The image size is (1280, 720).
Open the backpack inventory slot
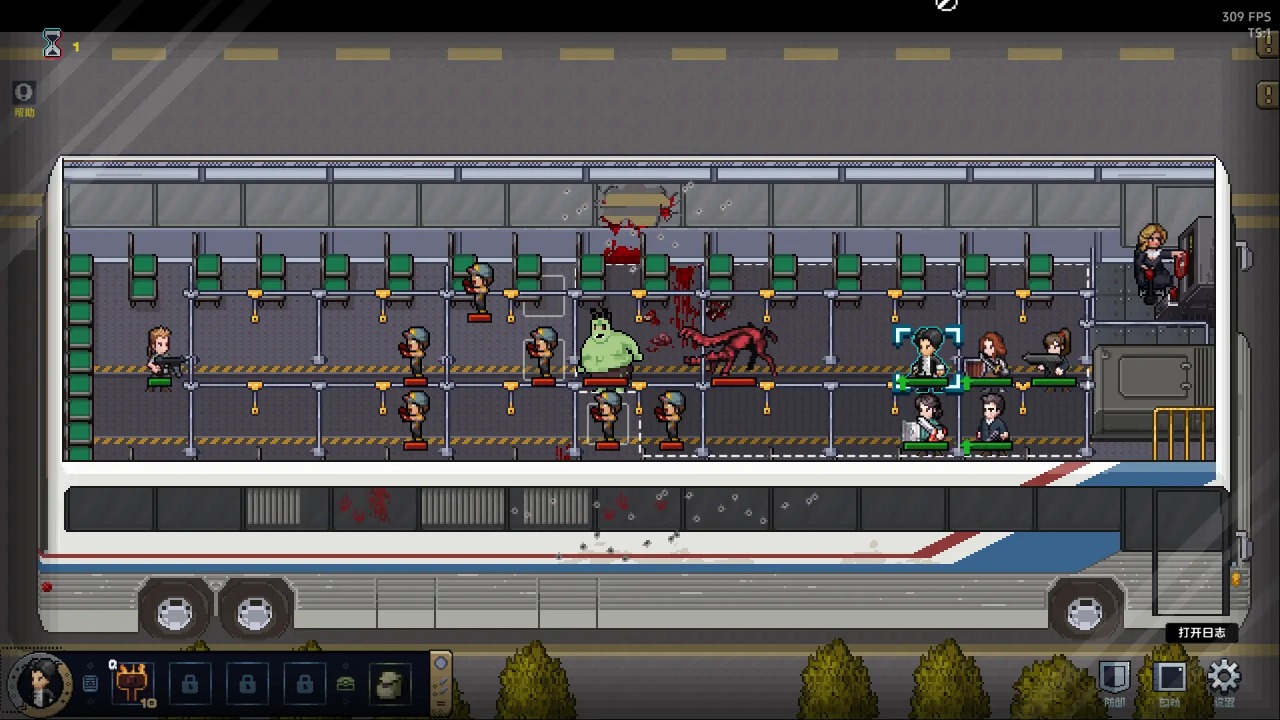[387, 685]
